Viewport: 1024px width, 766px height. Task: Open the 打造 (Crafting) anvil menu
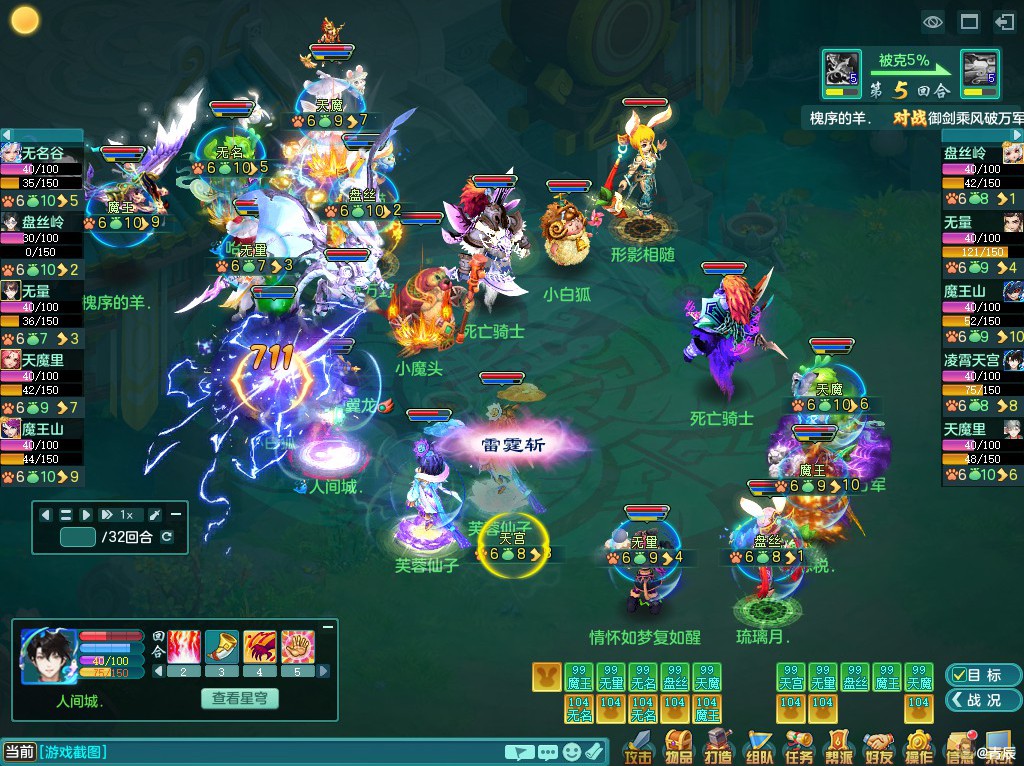(x=719, y=746)
